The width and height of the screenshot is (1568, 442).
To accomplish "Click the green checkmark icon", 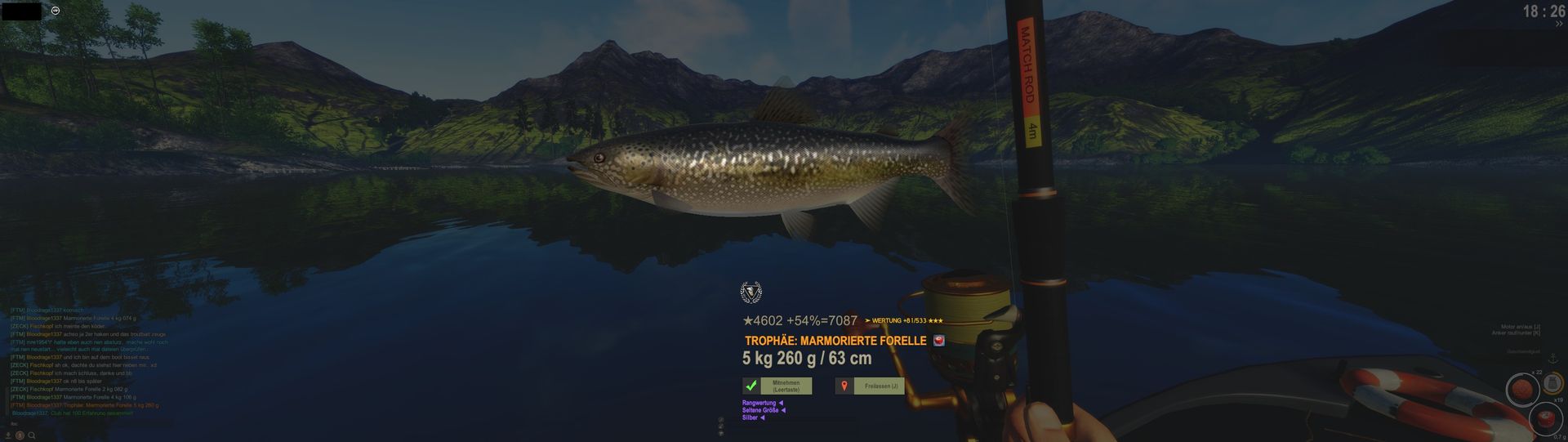I will [x=751, y=386].
